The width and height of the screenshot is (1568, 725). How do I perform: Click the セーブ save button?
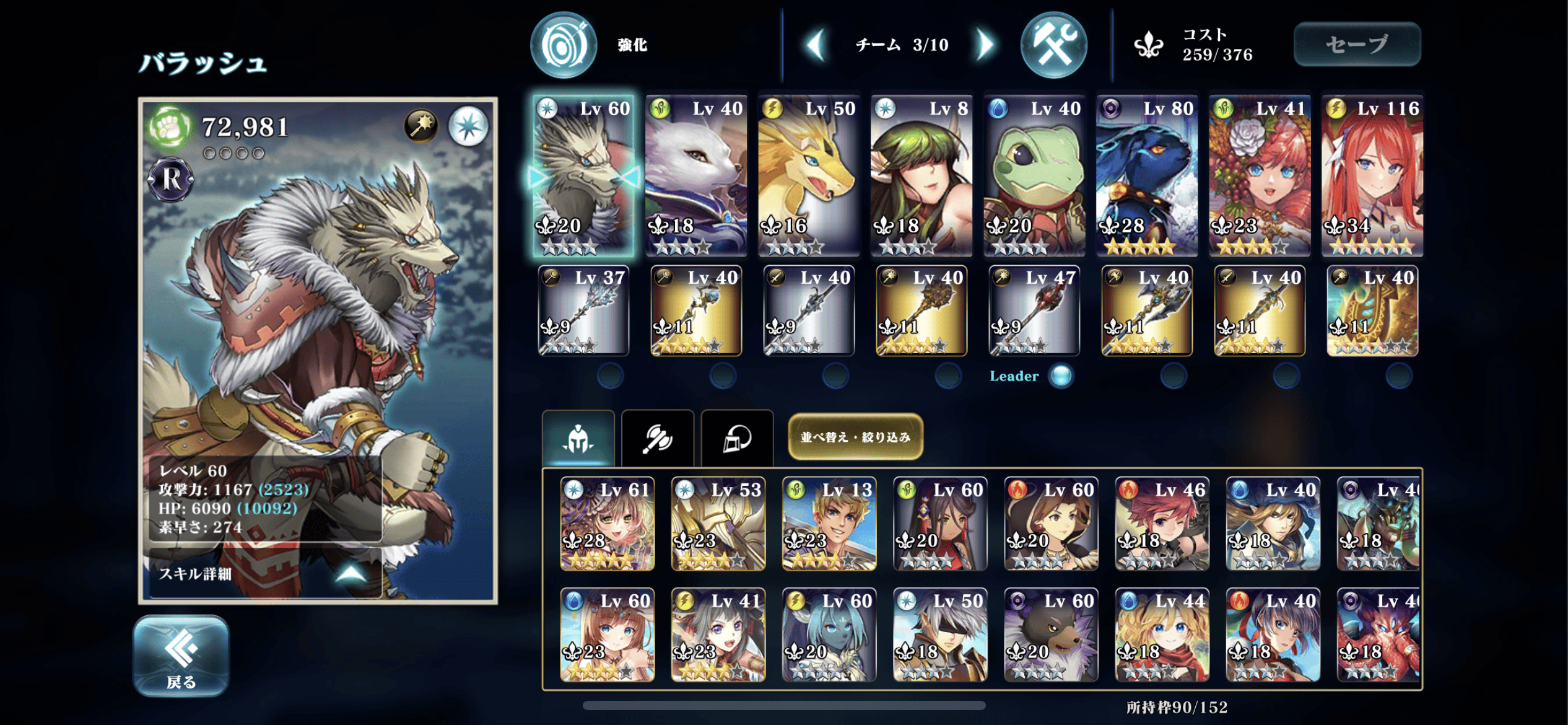[1357, 44]
